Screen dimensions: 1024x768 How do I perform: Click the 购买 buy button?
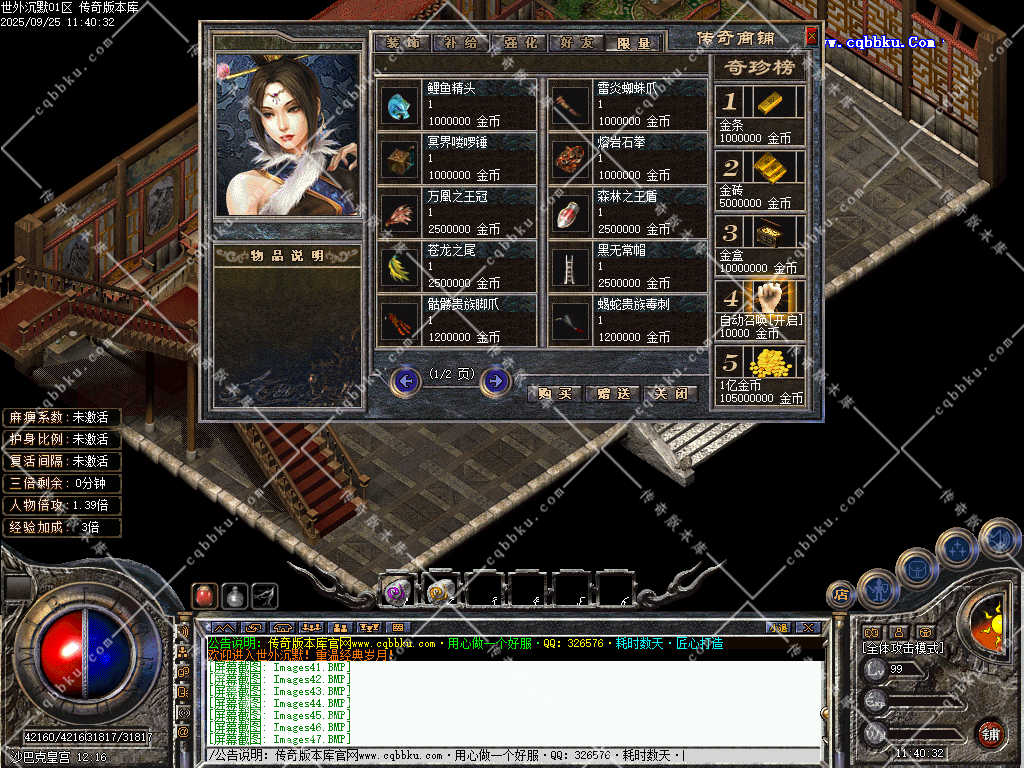point(554,394)
